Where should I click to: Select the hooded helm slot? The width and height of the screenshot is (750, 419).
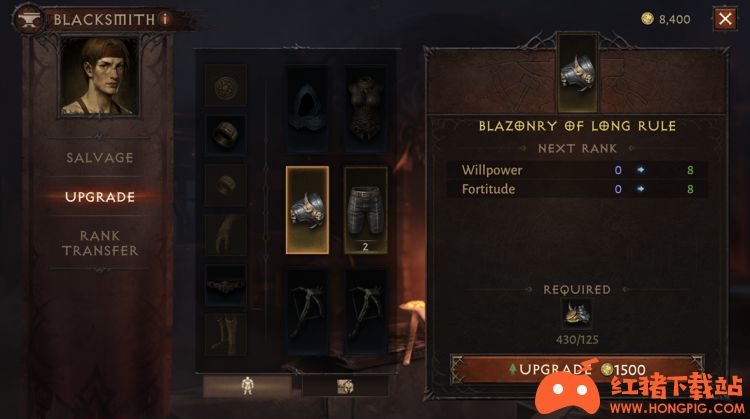[308, 102]
